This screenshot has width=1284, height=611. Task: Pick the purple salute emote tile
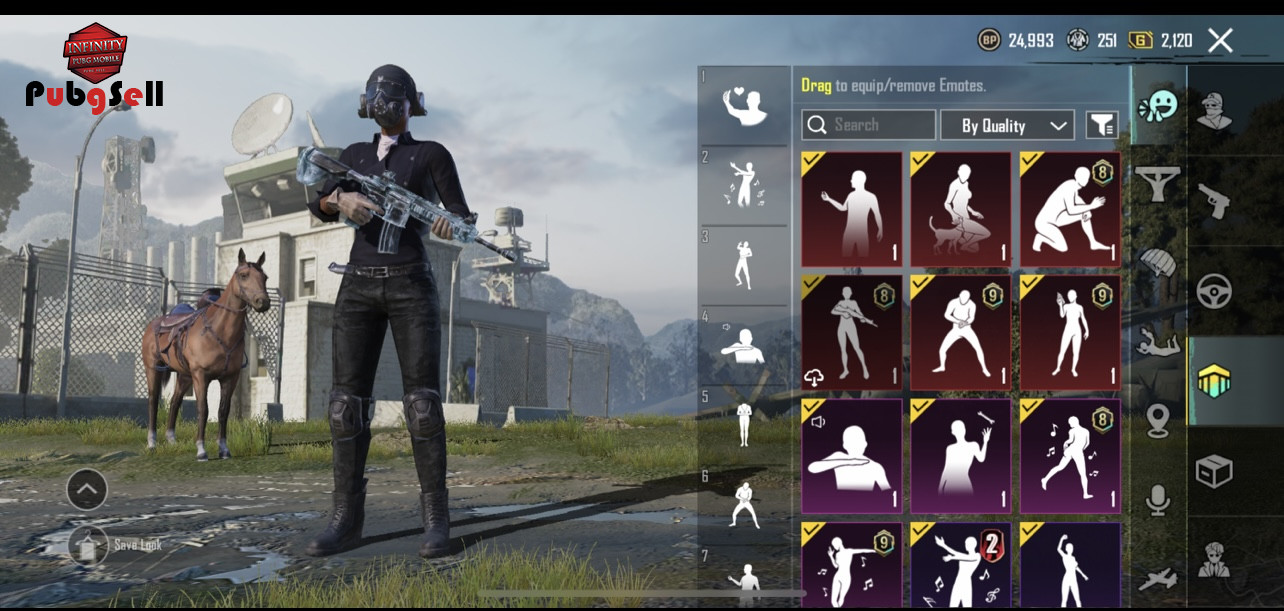[851, 457]
